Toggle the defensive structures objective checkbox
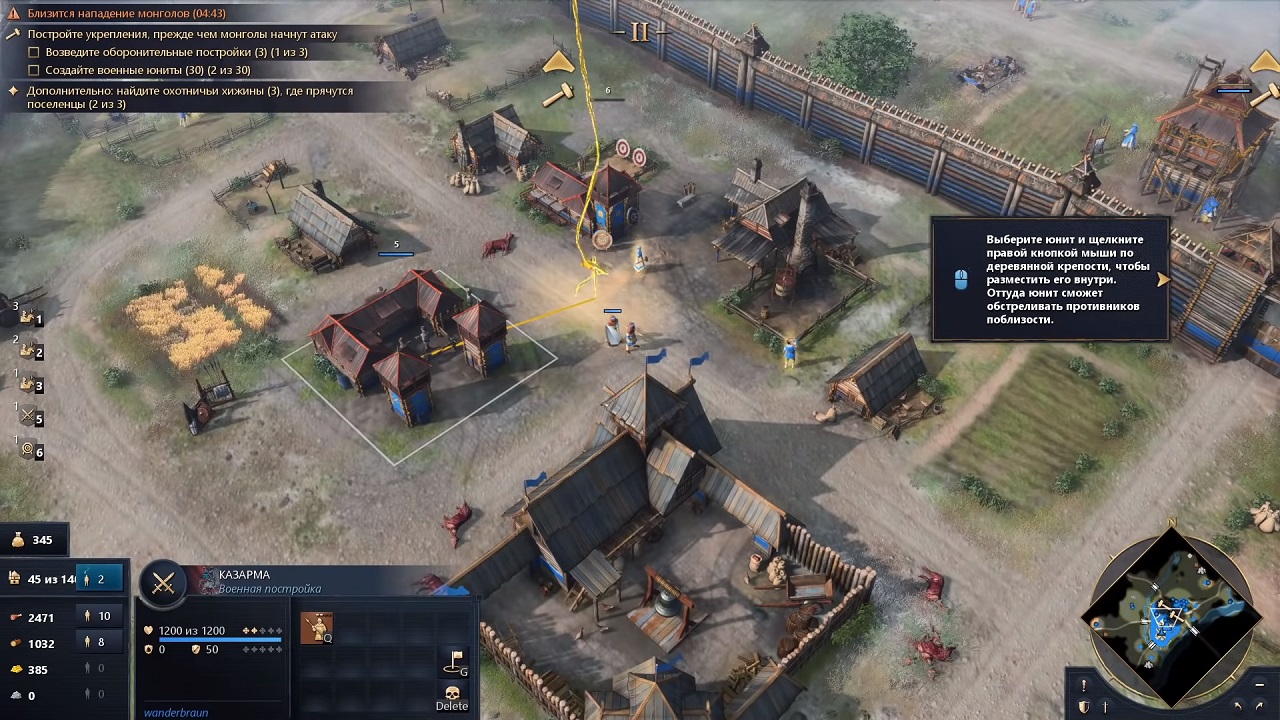 click(34, 52)
